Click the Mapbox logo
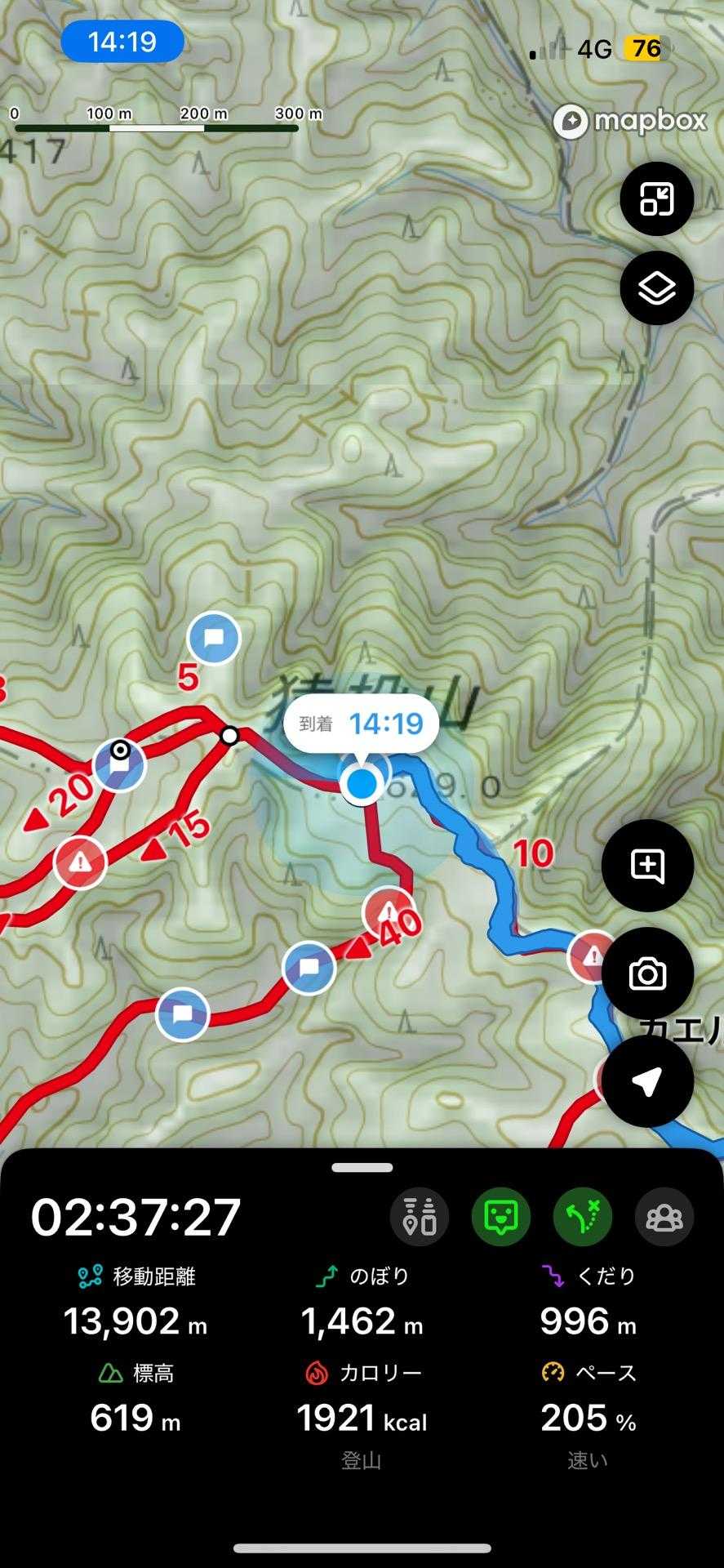 [x=629, y=122]
